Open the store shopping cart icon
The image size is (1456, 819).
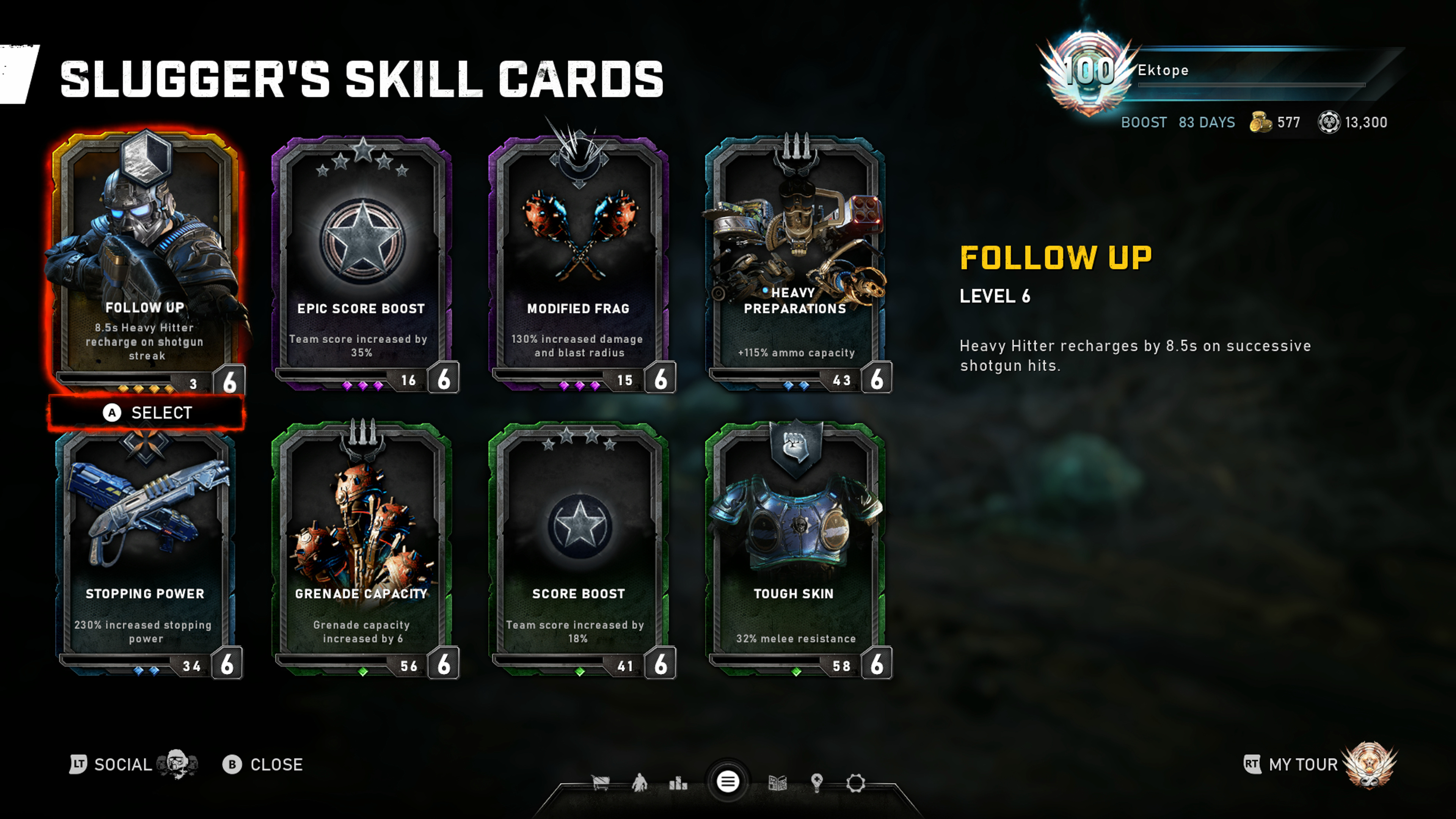pos(600,783)
